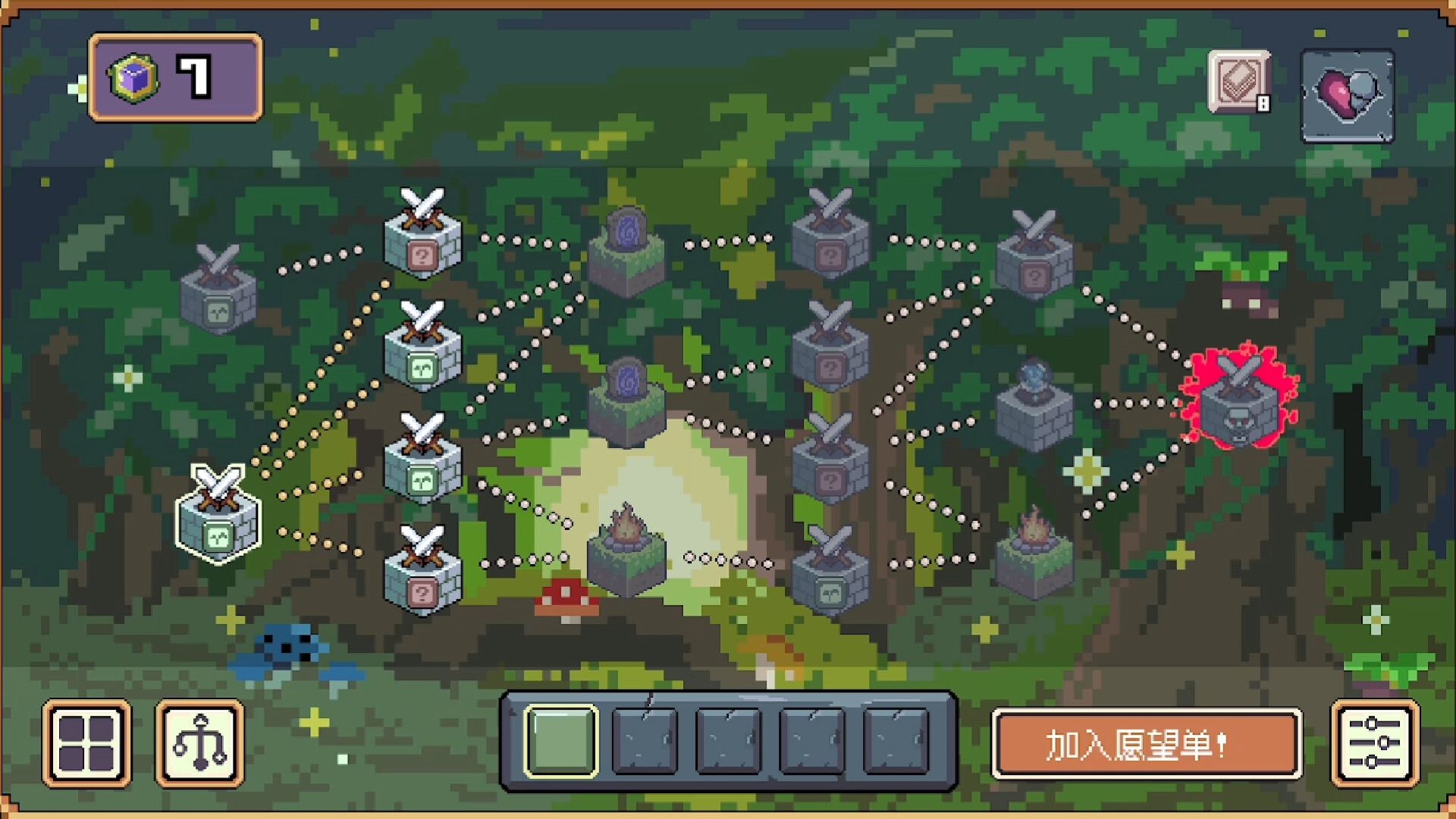Select a pink question-mark mystery node
1456x819 pixels.
[x=830, y=243]
